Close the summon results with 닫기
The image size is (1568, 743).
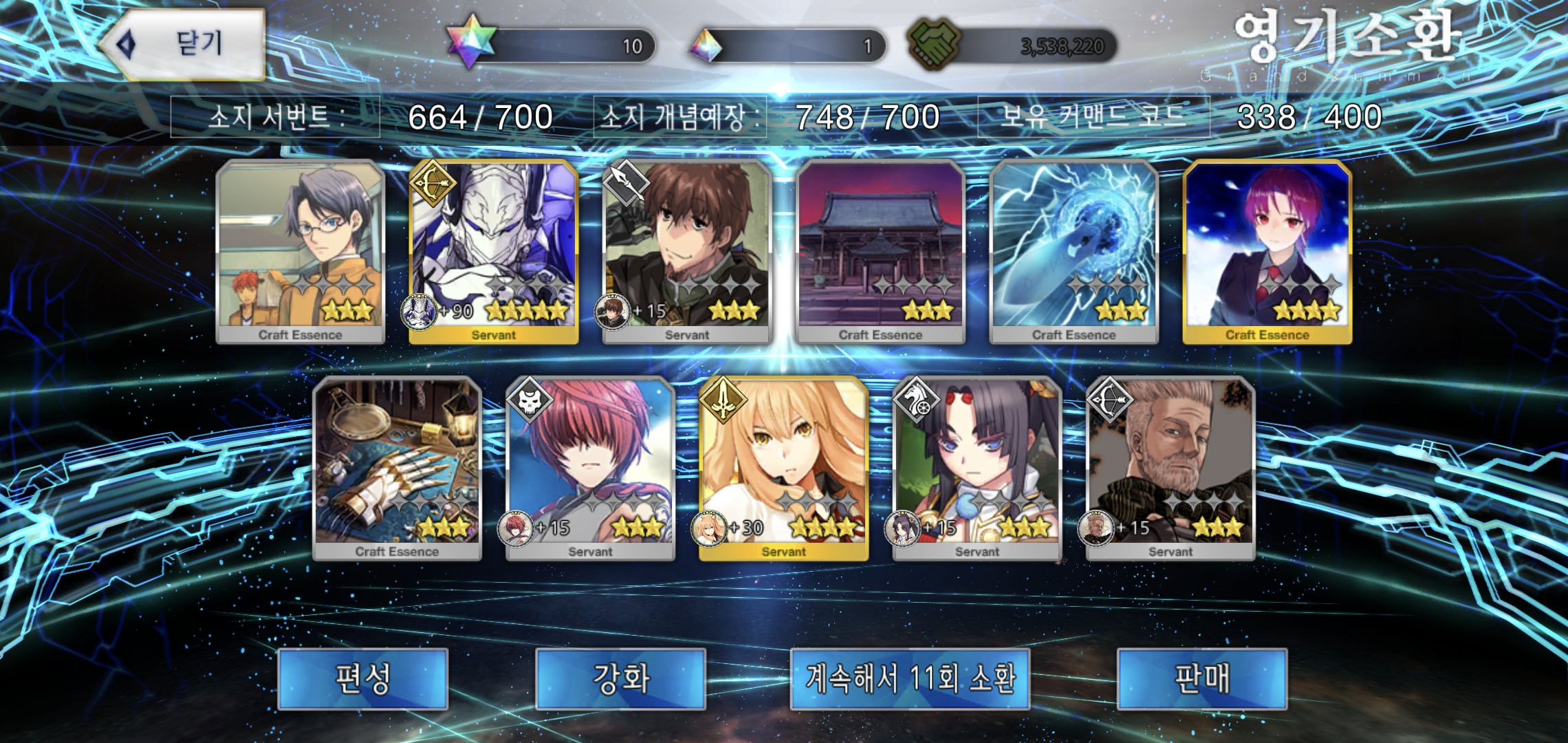tap(183, 45)
